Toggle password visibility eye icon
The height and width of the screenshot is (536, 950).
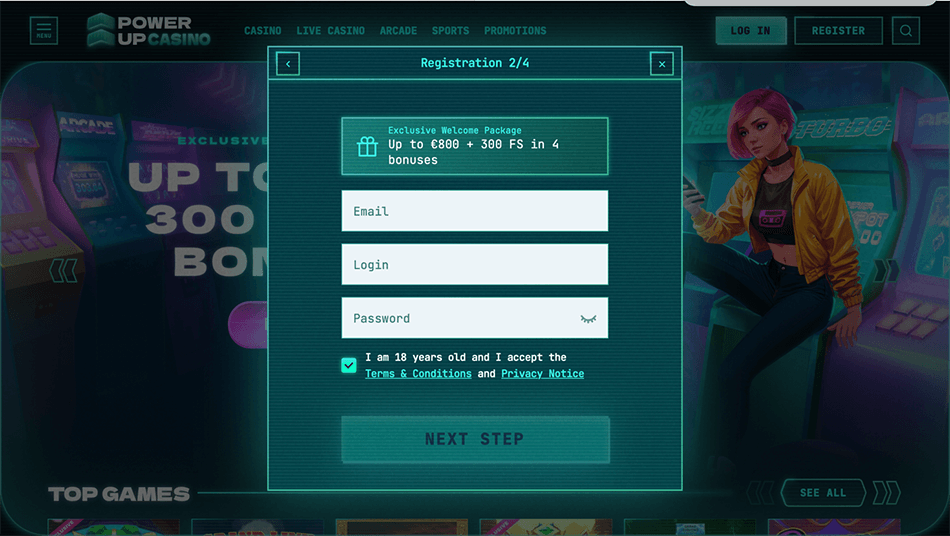[588, 319]
